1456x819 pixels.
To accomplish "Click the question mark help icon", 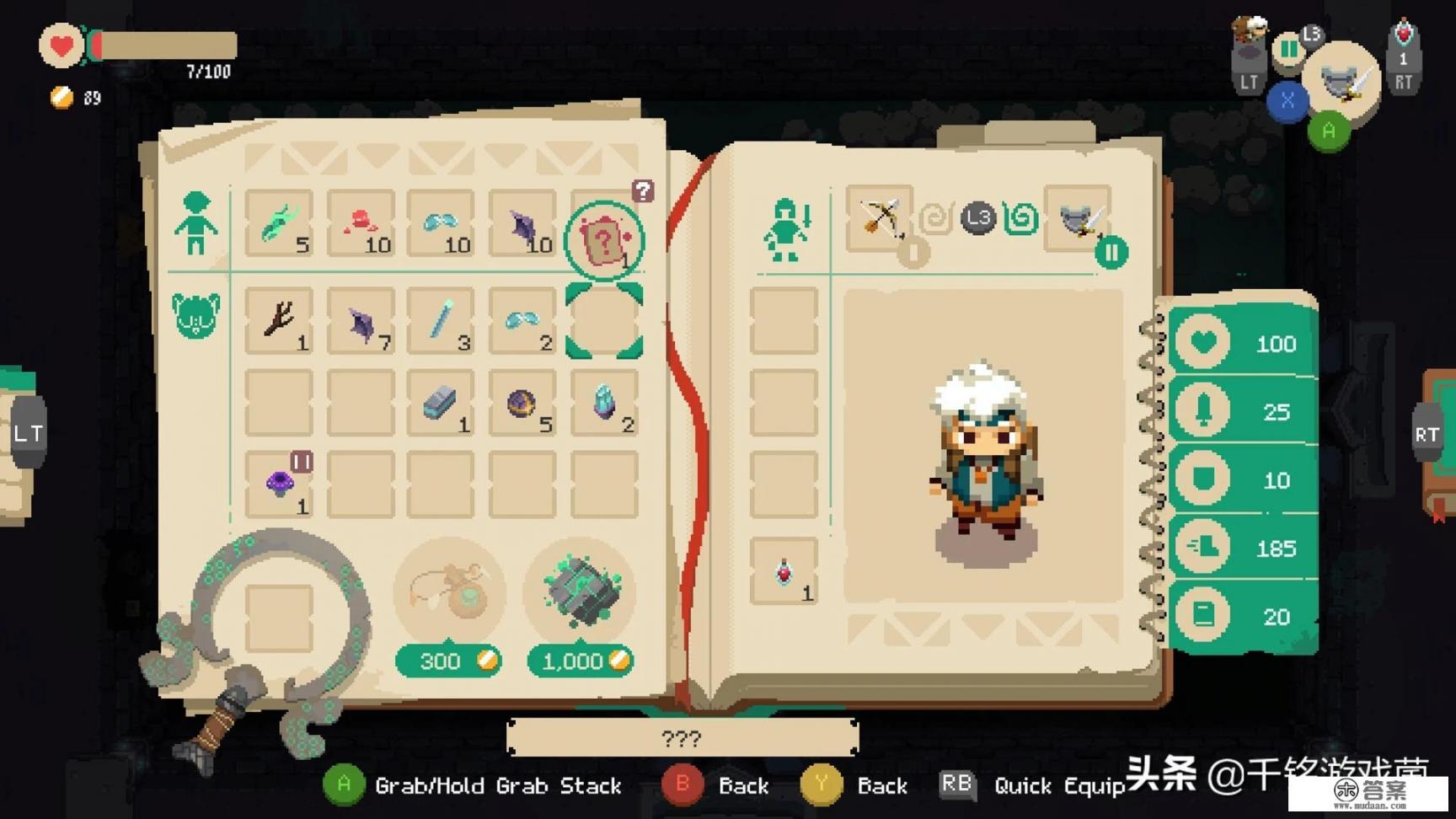I will tap(643, 191).
